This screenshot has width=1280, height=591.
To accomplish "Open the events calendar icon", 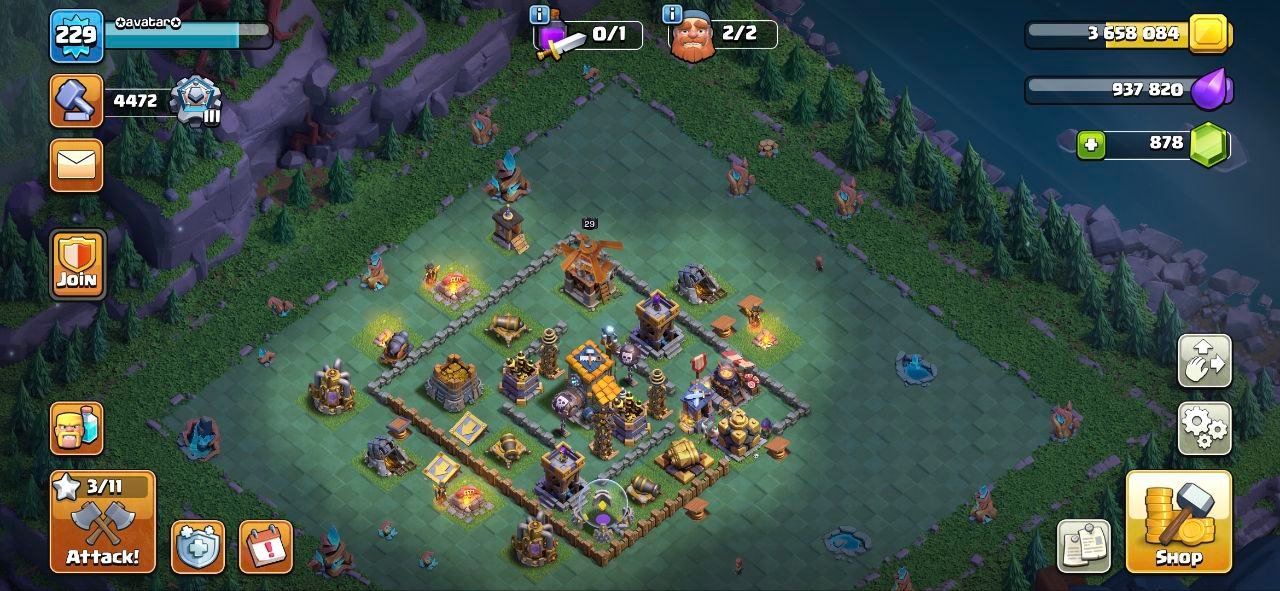I will point(266,547).
